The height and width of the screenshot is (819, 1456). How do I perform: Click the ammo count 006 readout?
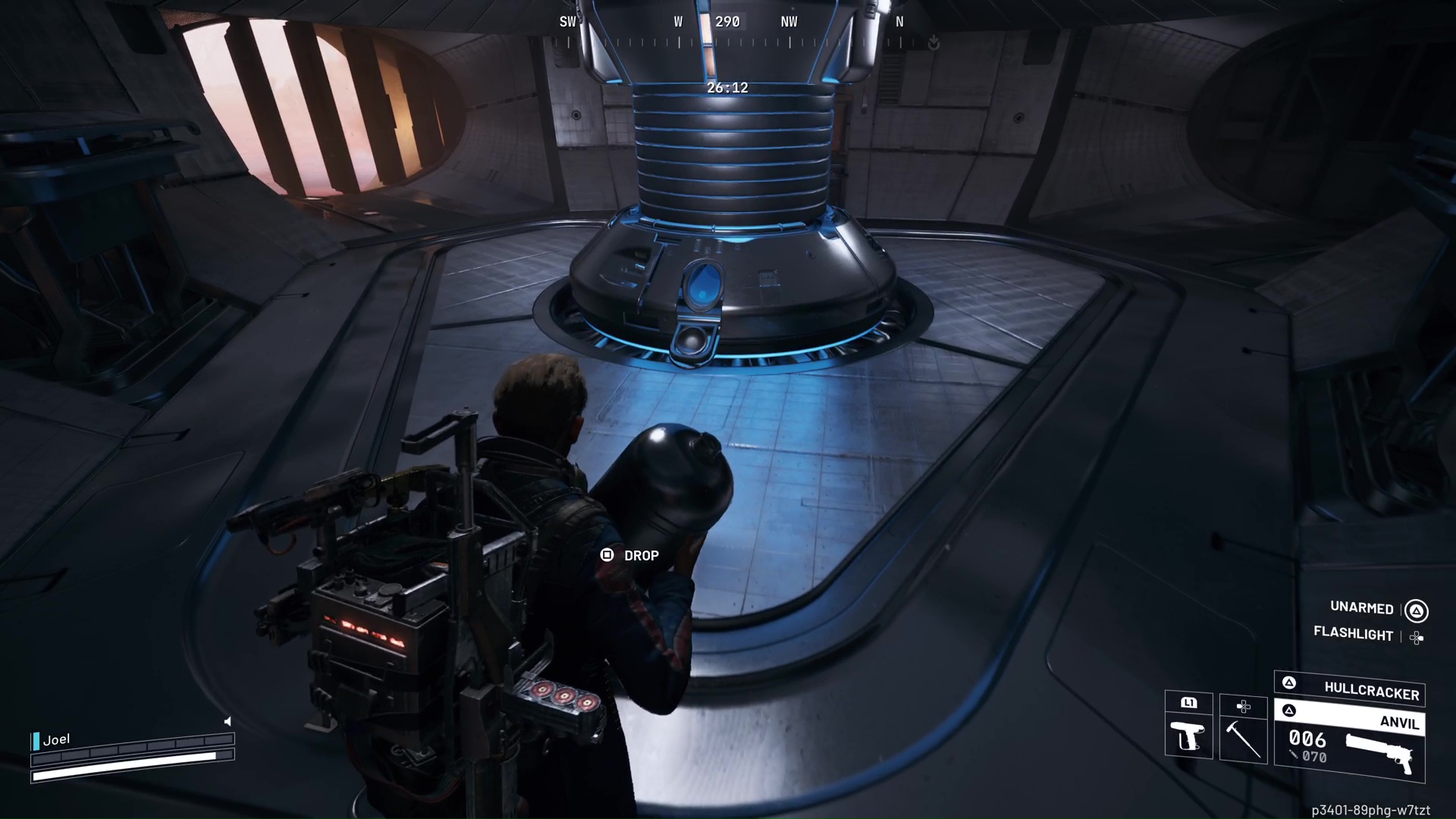pos(1307,739)
